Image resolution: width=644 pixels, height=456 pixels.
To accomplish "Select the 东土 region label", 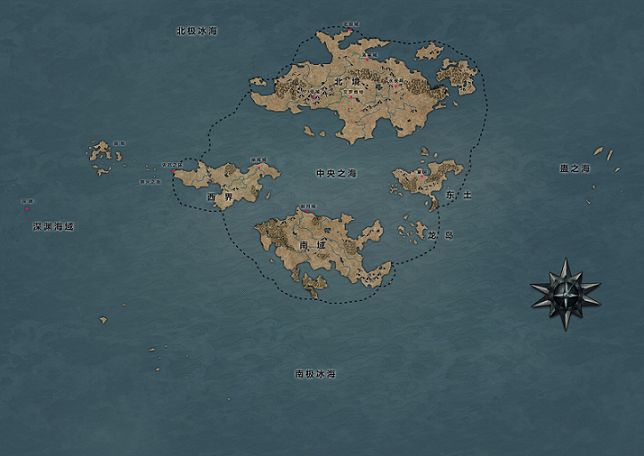I will coord(458,193).
